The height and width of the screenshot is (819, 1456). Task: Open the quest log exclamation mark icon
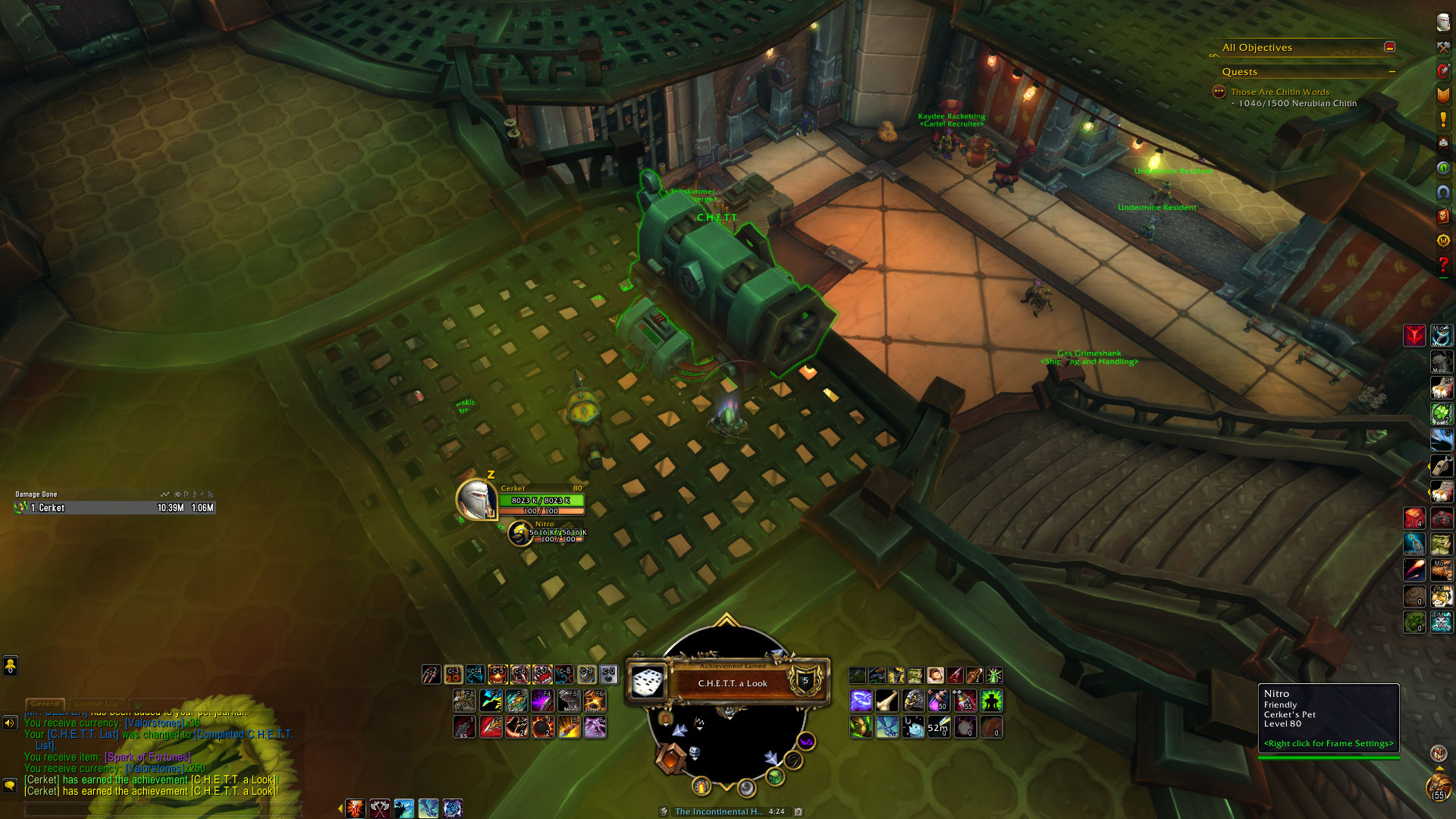coord(1442,119)
